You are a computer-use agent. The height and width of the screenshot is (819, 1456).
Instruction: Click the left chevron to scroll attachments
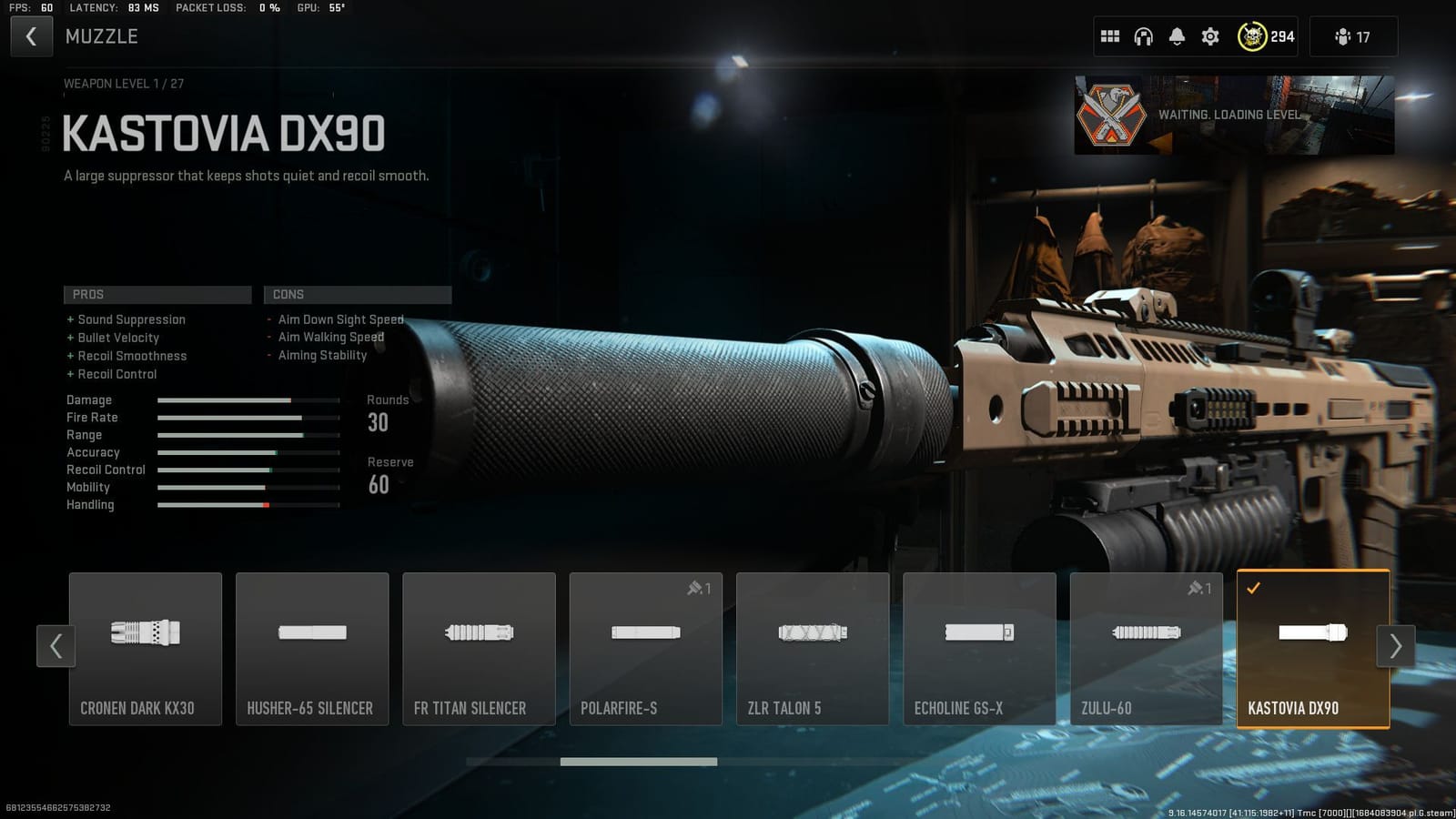[x=56, y=646]
